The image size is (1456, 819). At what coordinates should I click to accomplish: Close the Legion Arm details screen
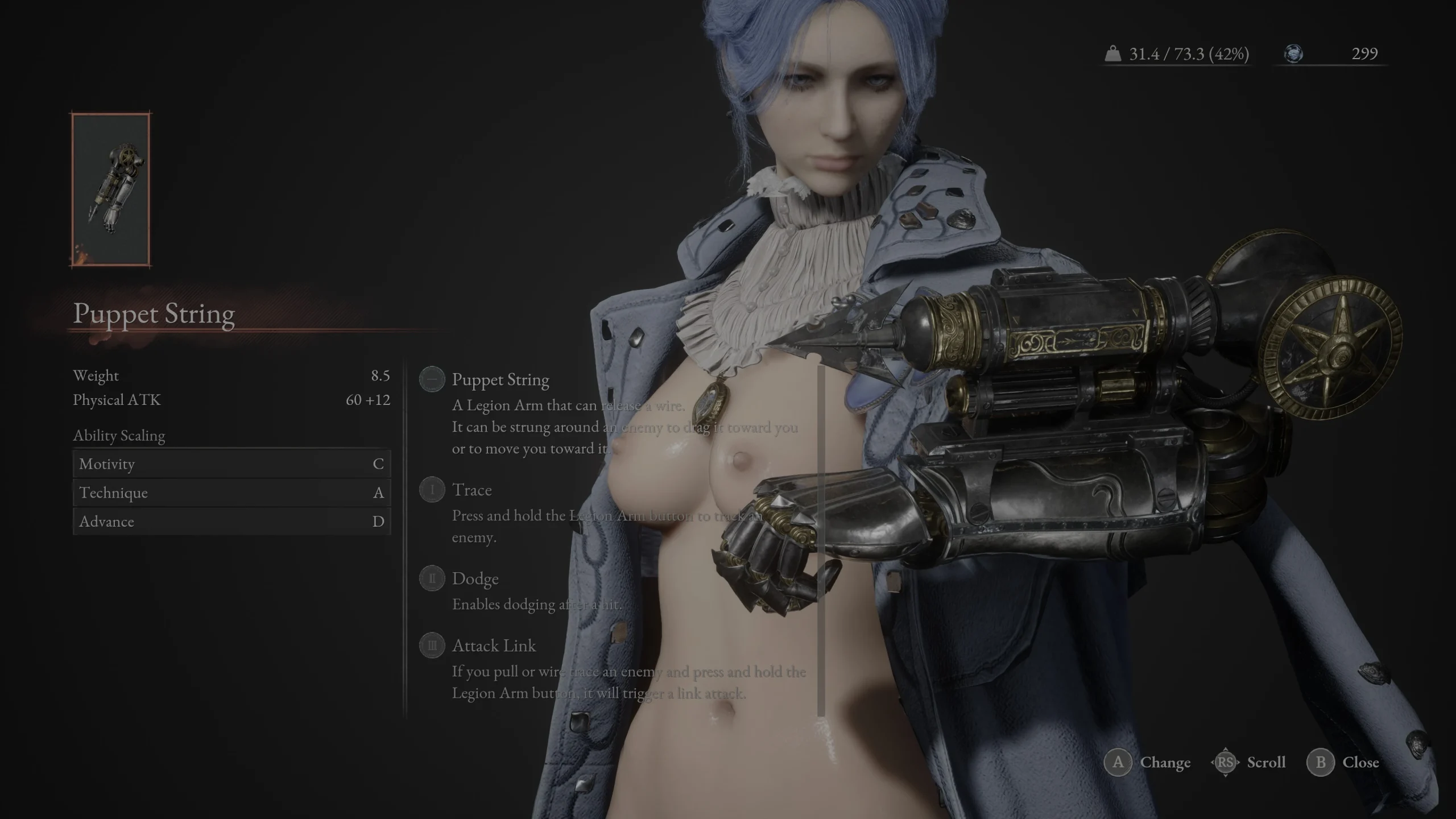pos(1360,763)
